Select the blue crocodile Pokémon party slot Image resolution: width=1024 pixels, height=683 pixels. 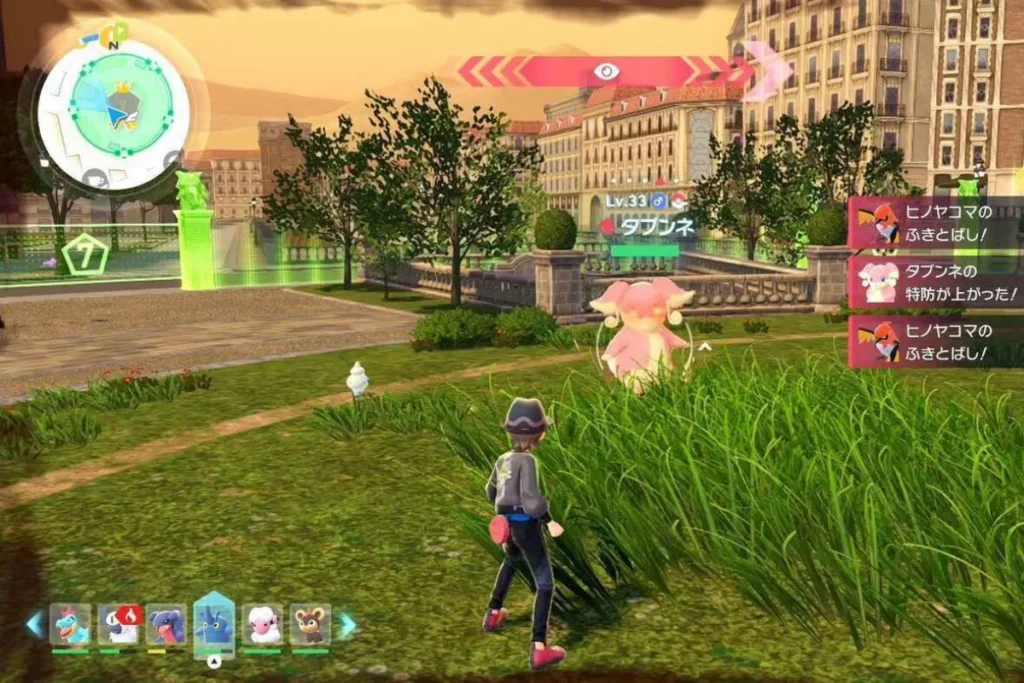[x=70, y=624]
